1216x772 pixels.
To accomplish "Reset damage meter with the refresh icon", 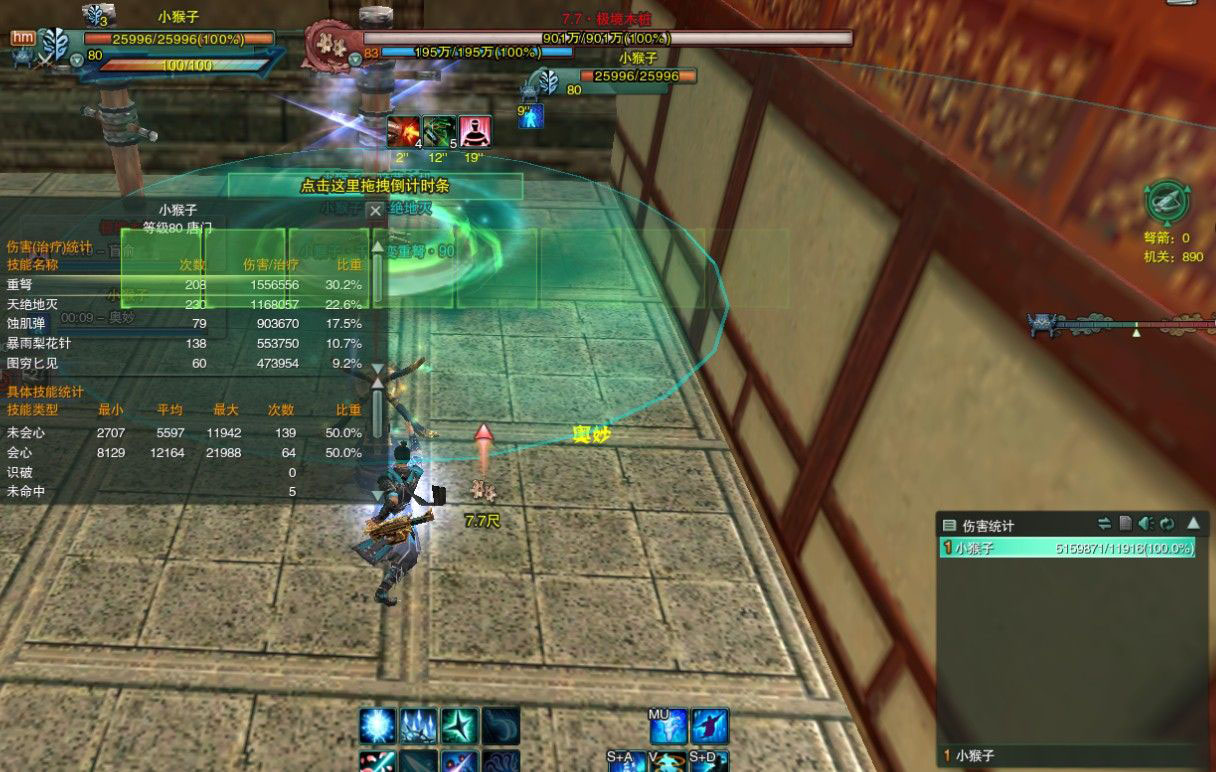I will (x=1167, y=523).
